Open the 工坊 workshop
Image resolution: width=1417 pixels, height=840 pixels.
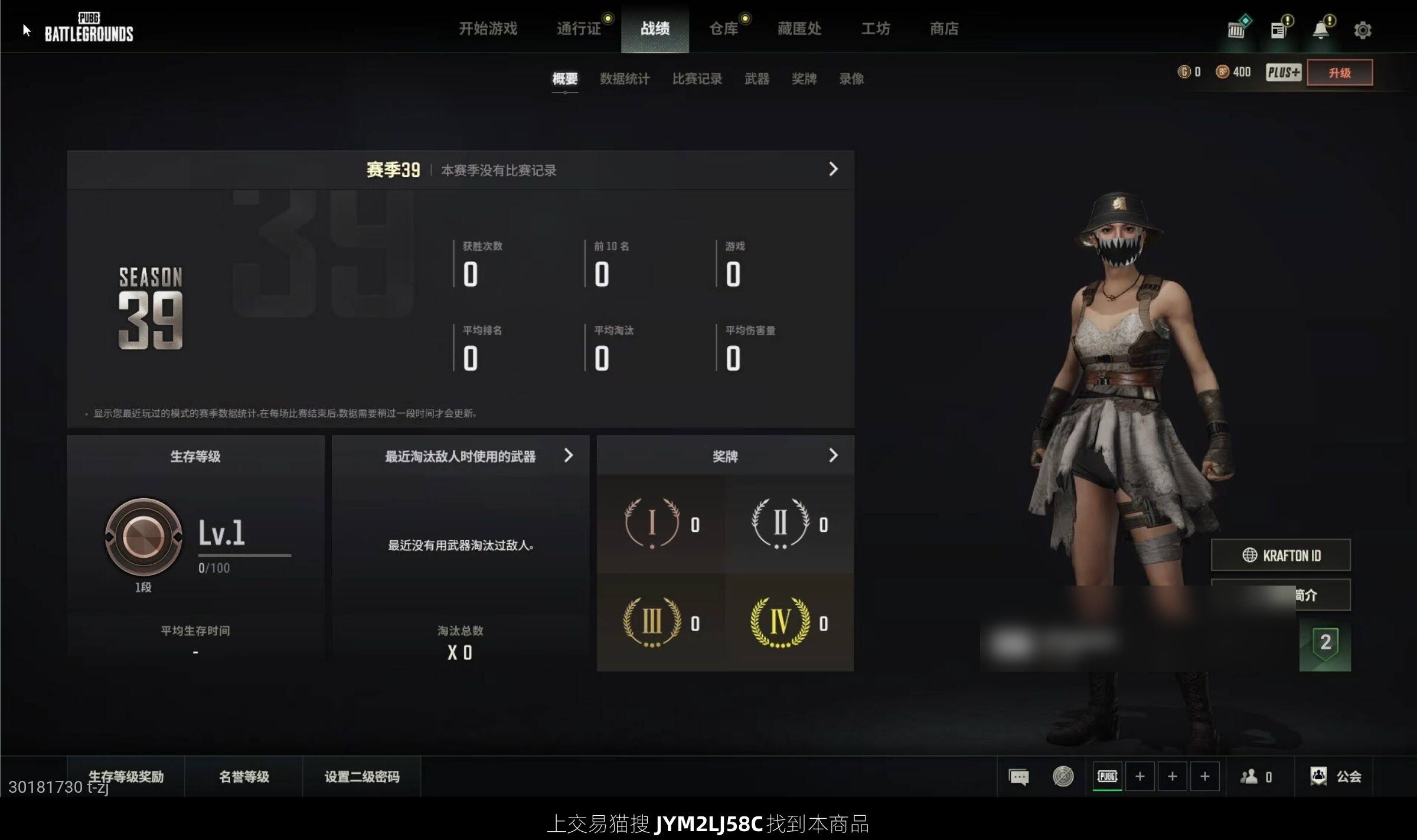[x=875, y=28]
